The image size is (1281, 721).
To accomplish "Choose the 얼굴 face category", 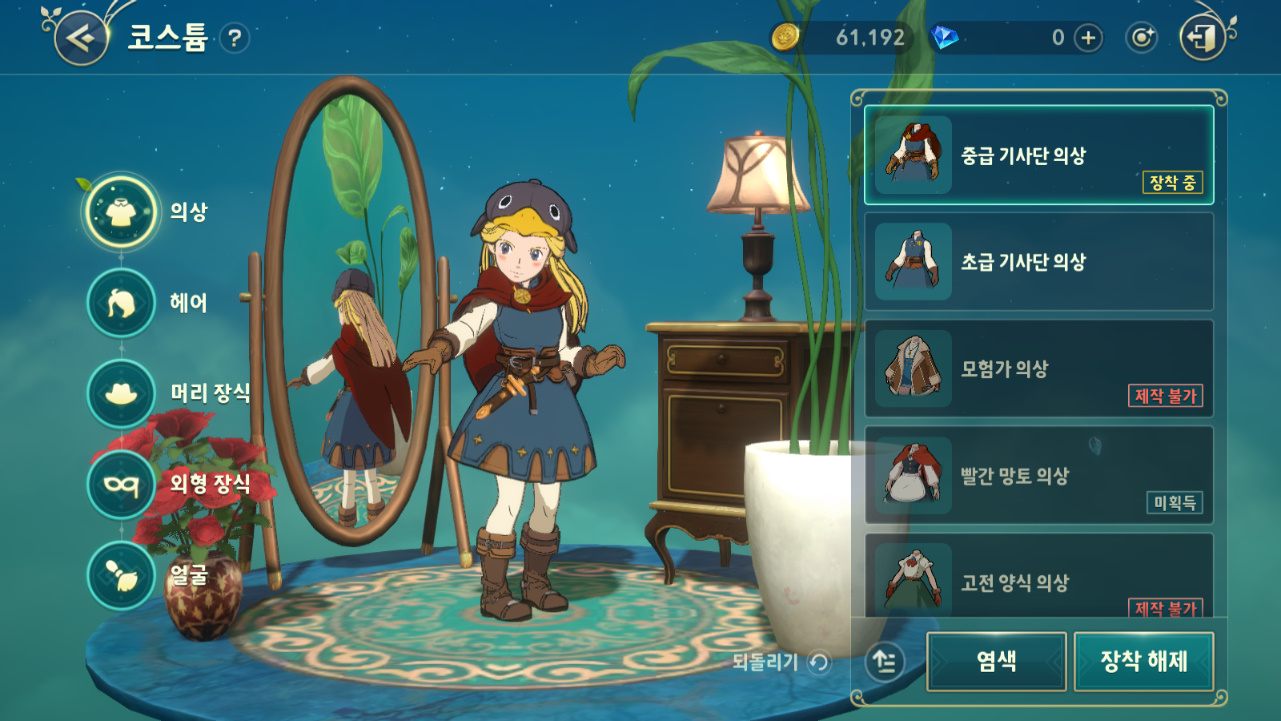I will click(121, 575).
